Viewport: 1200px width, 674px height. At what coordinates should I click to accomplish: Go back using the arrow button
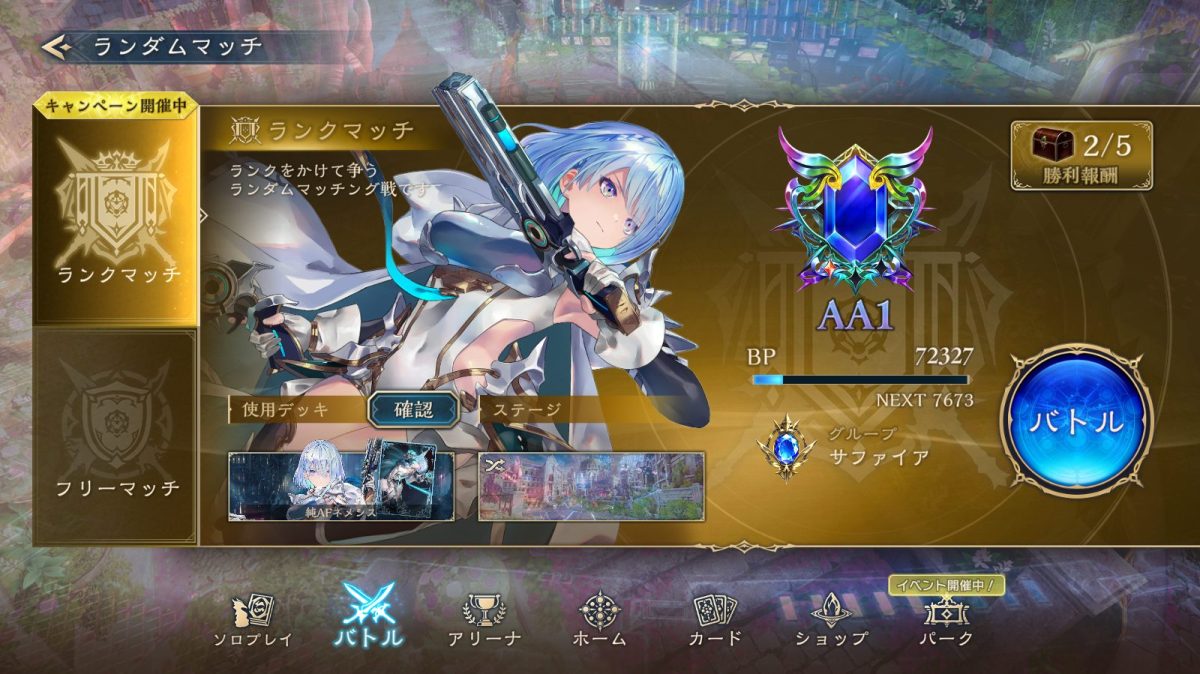pos(57,46)
